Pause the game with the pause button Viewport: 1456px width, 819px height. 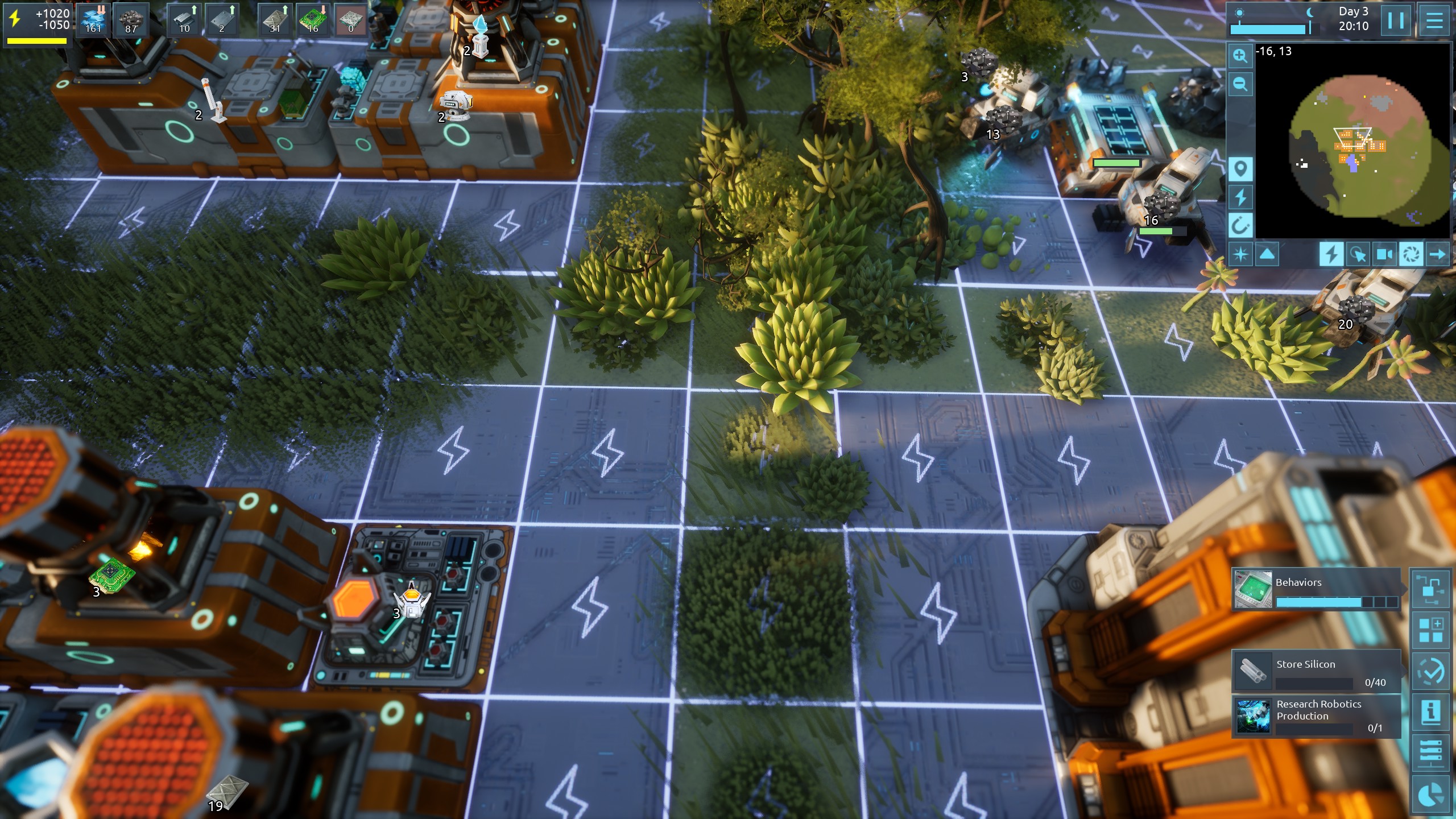[x=1396, y=21]
